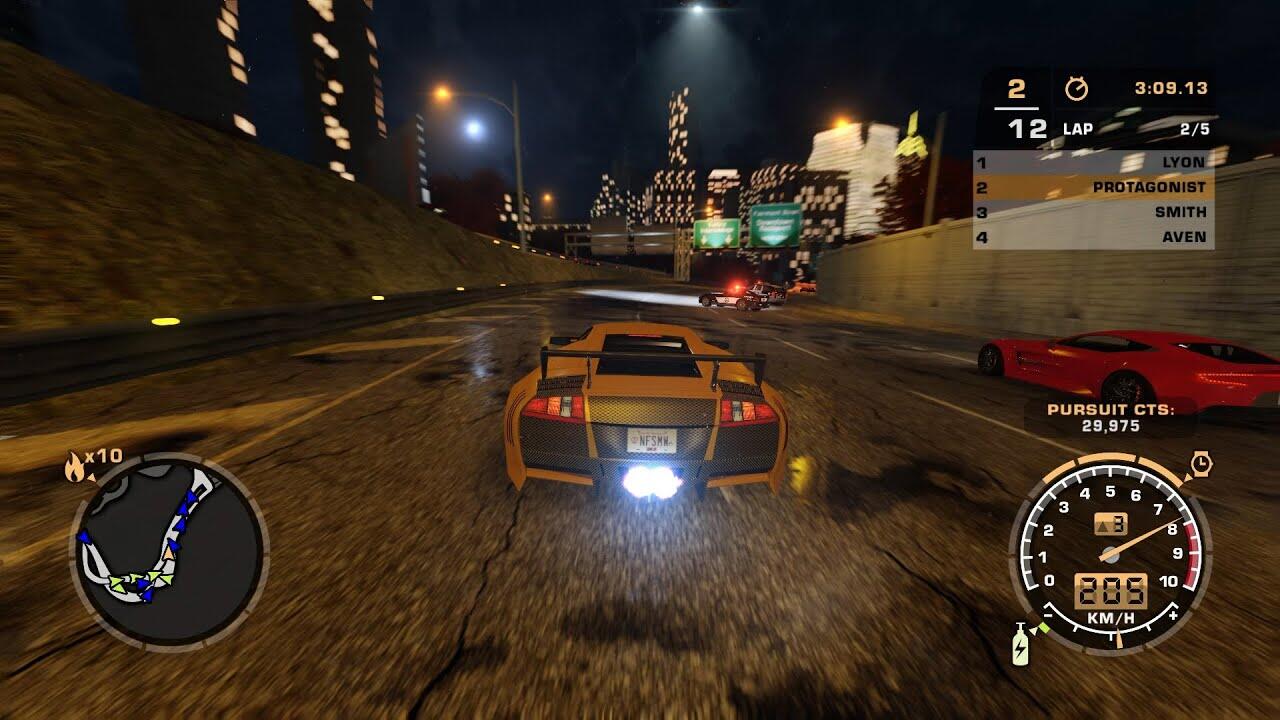Activate the nitrous bottle icon

(1019, 645)
